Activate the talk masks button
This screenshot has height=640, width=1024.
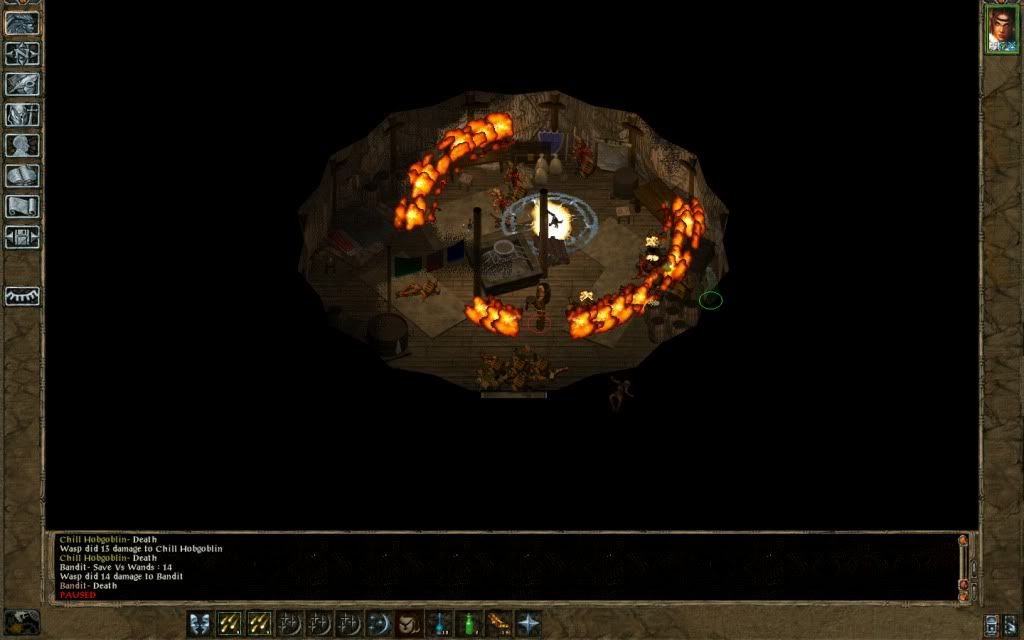[200, 623]
